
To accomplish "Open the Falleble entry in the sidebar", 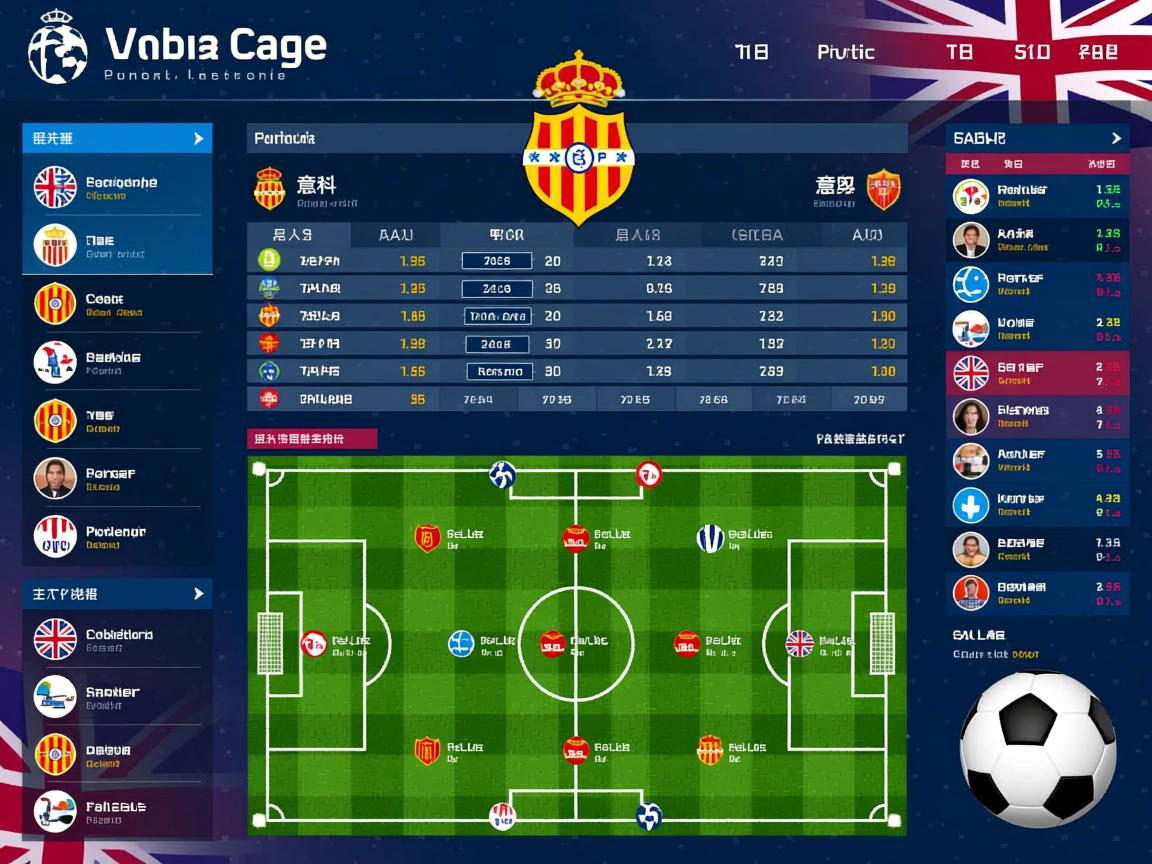I will coord(116,811).
